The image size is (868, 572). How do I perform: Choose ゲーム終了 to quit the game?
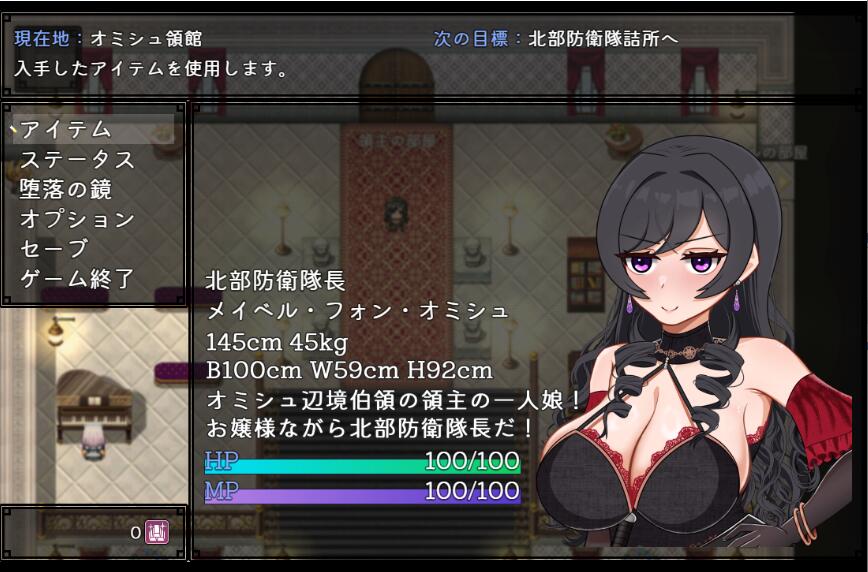(x=78, y=279)
